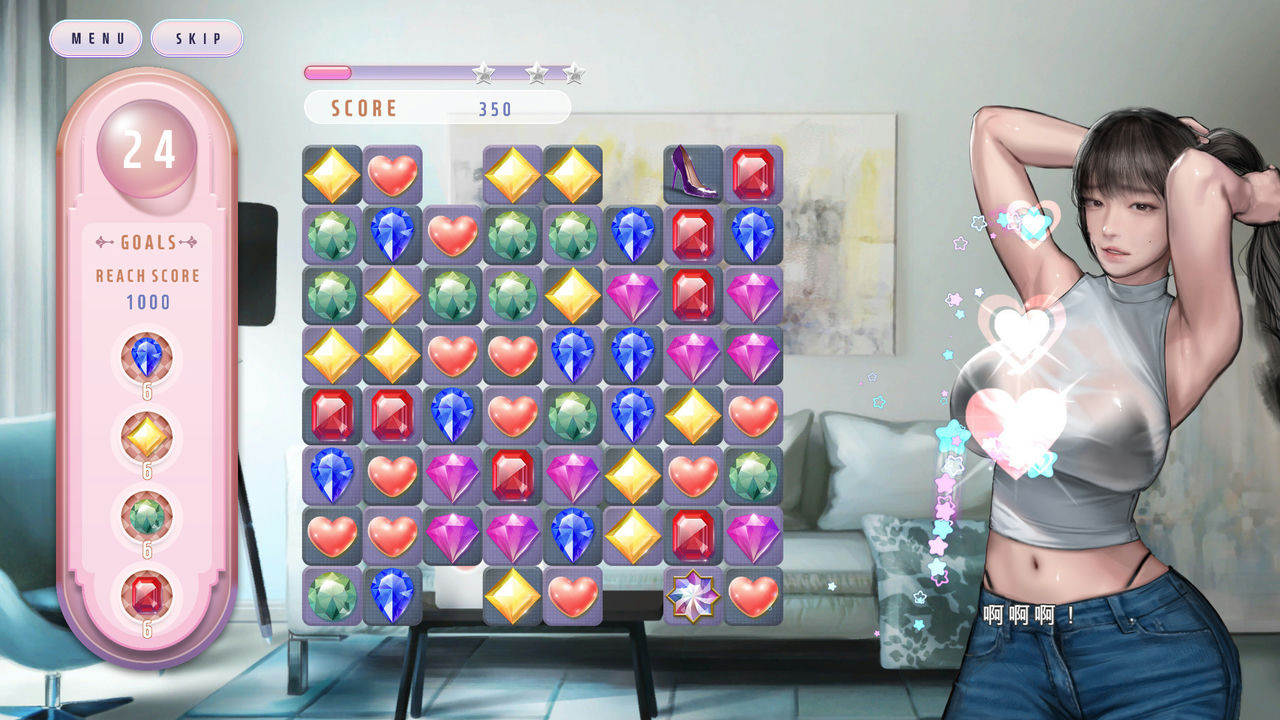This screenshot has width=1280, height=720.
Task: Open the MENU
Action: (x=95, y=38)
